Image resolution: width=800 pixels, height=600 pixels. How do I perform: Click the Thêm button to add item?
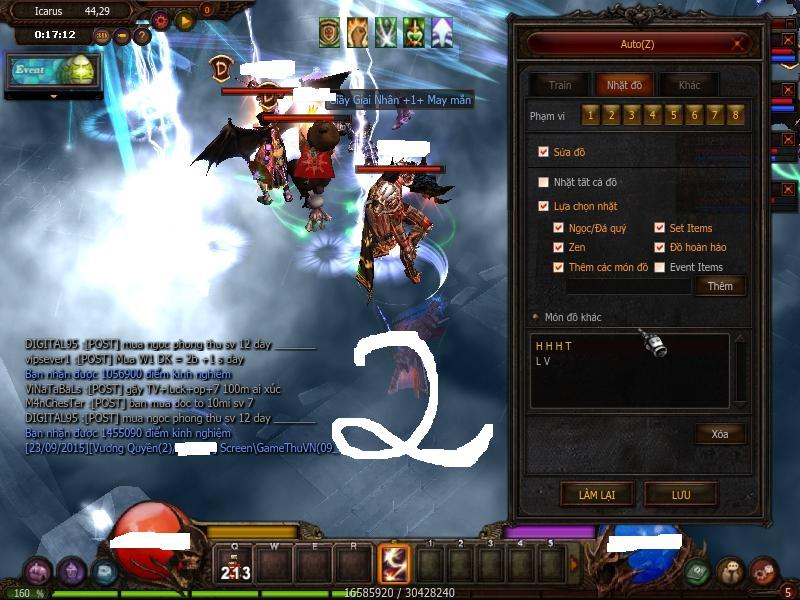pos(720,286)
